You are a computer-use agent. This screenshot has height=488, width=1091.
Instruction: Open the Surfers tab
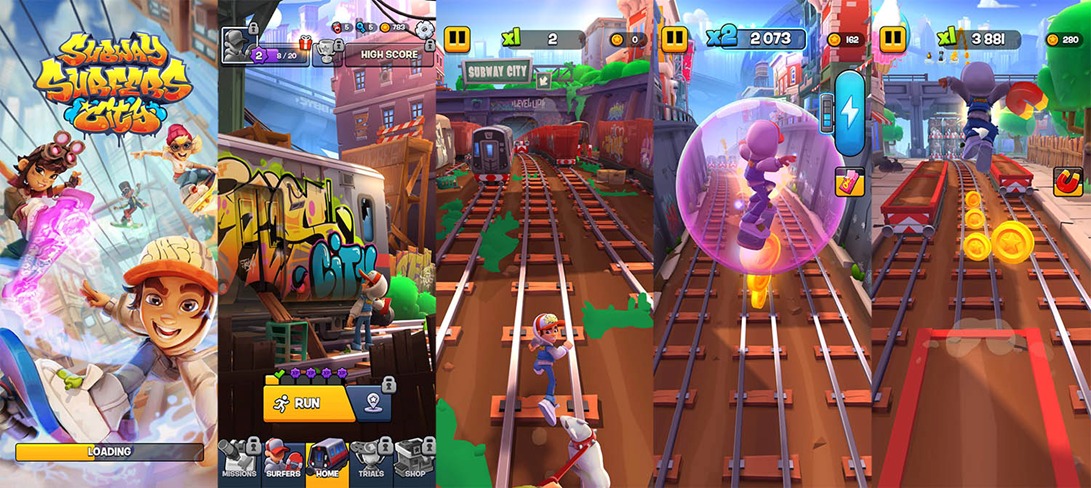pyautogui.click(x=284, y=463)
